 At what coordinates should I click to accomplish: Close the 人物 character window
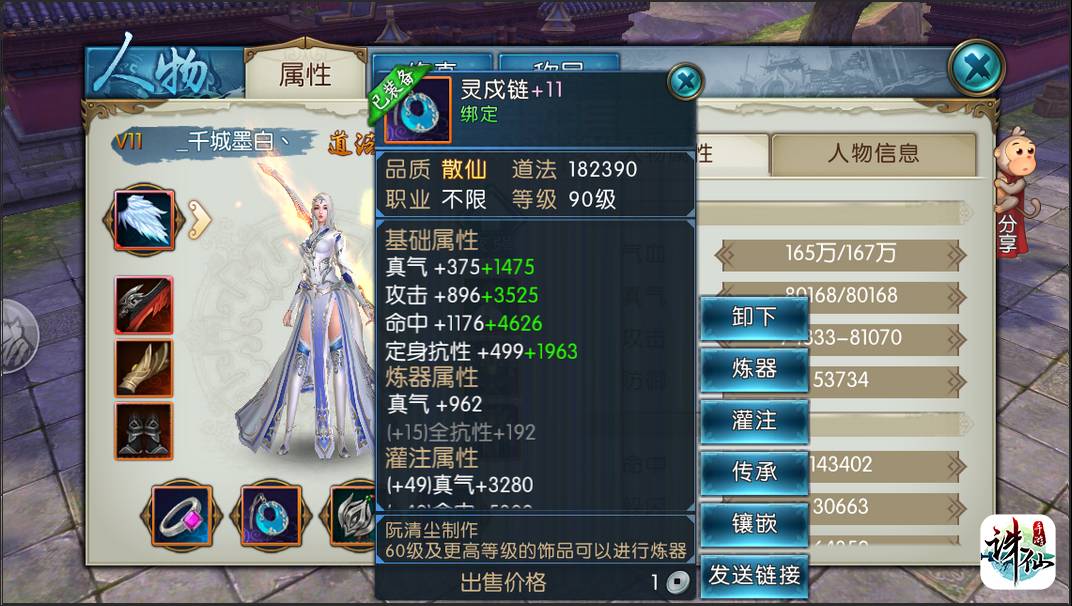(x=975, y=69)
